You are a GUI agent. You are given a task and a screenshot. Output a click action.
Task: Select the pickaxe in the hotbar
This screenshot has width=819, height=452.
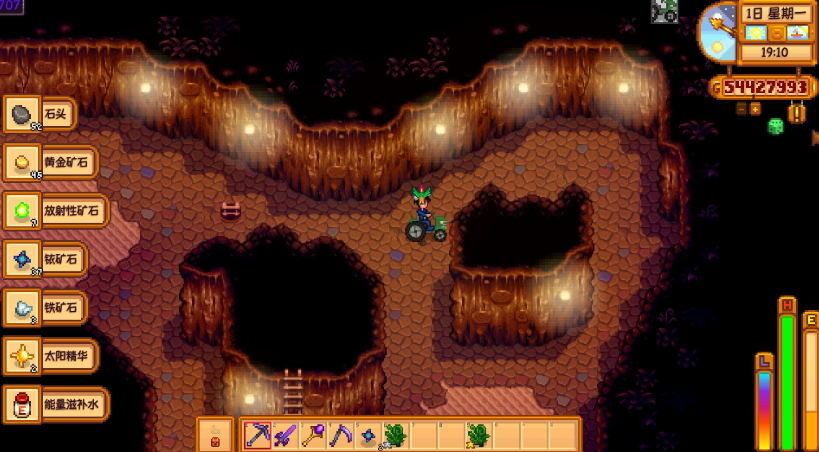(257, 435)
